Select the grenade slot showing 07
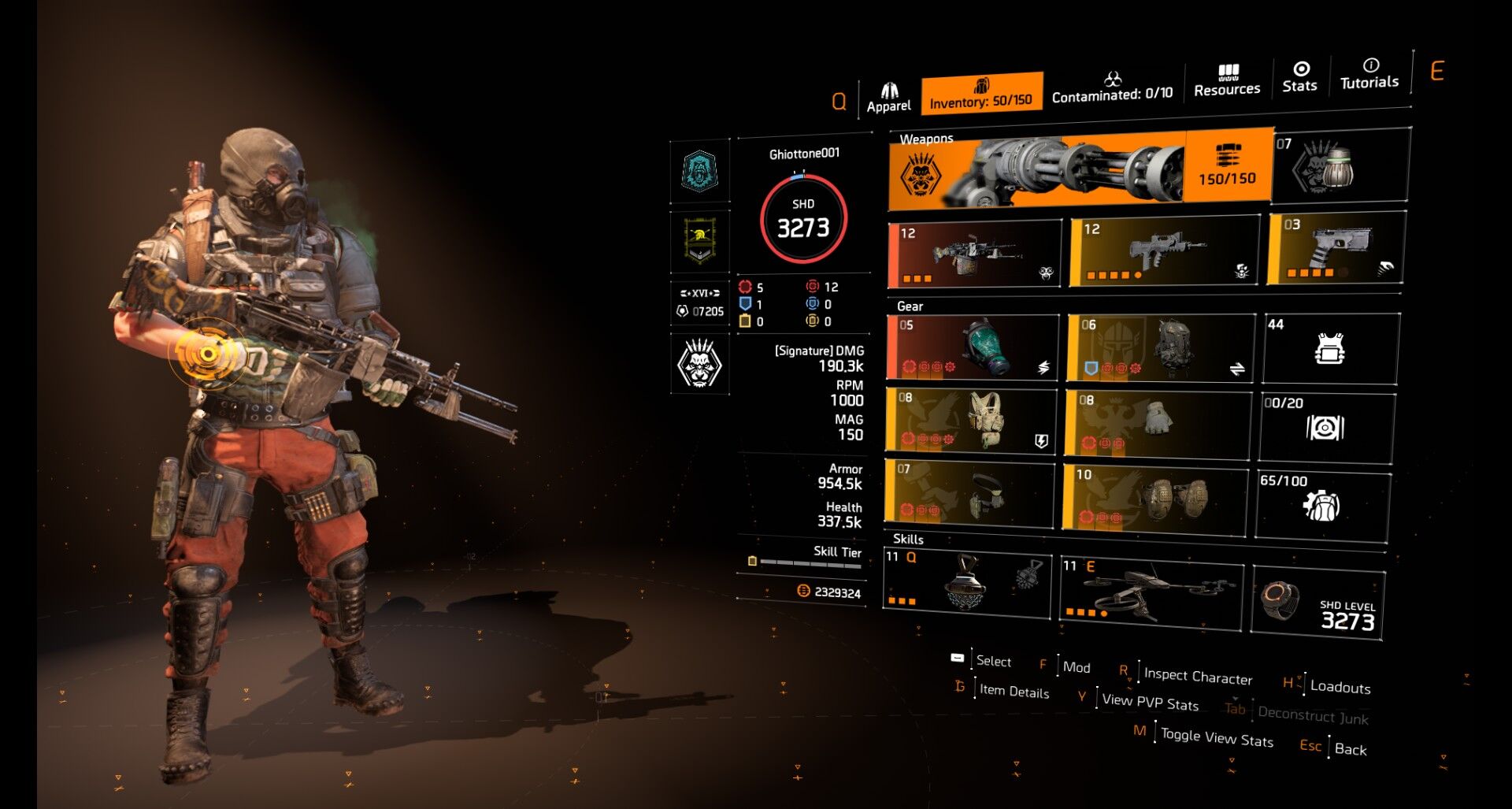 [x=1340, y=166]
